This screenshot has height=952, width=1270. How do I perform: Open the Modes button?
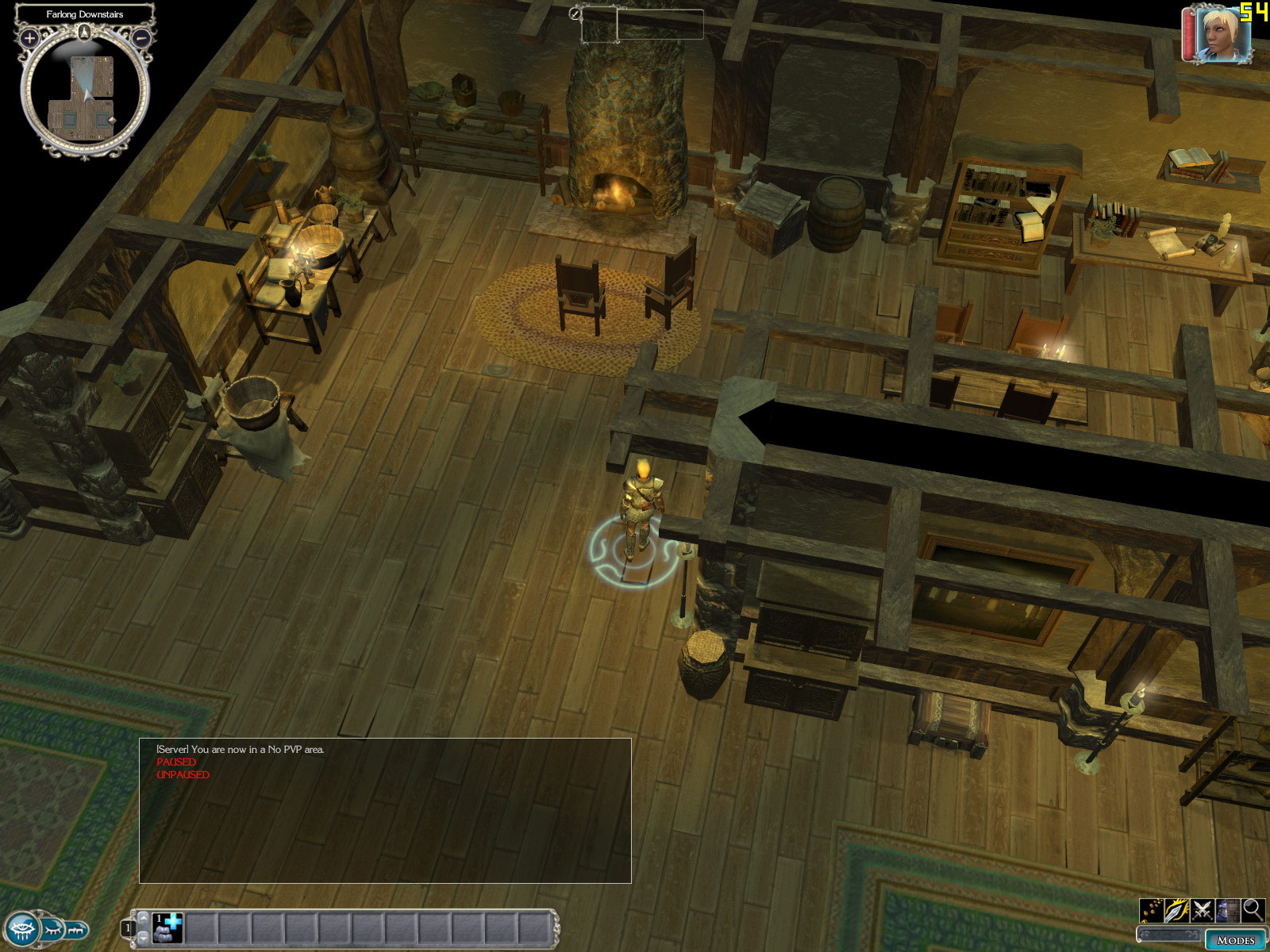pos(1235,940)
